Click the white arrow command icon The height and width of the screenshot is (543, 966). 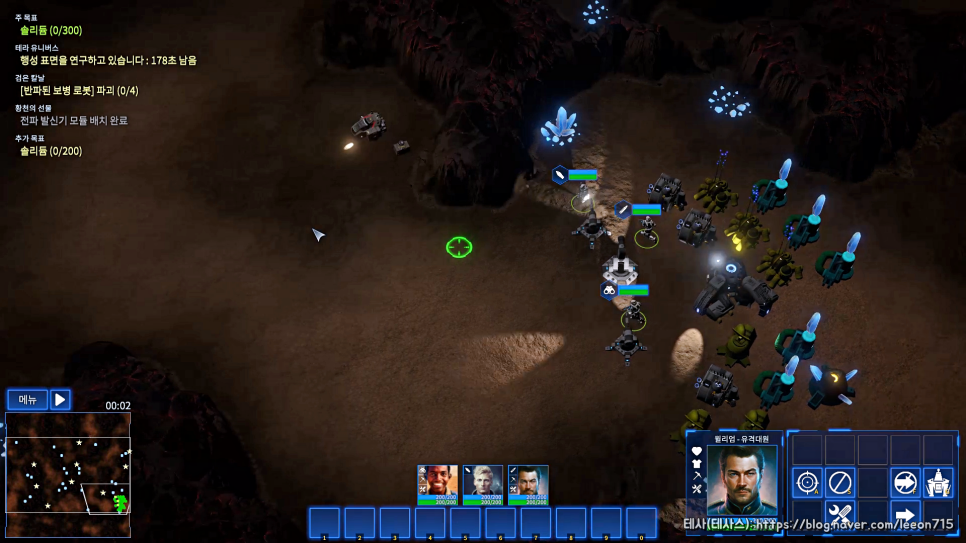[x=906, y=515]
